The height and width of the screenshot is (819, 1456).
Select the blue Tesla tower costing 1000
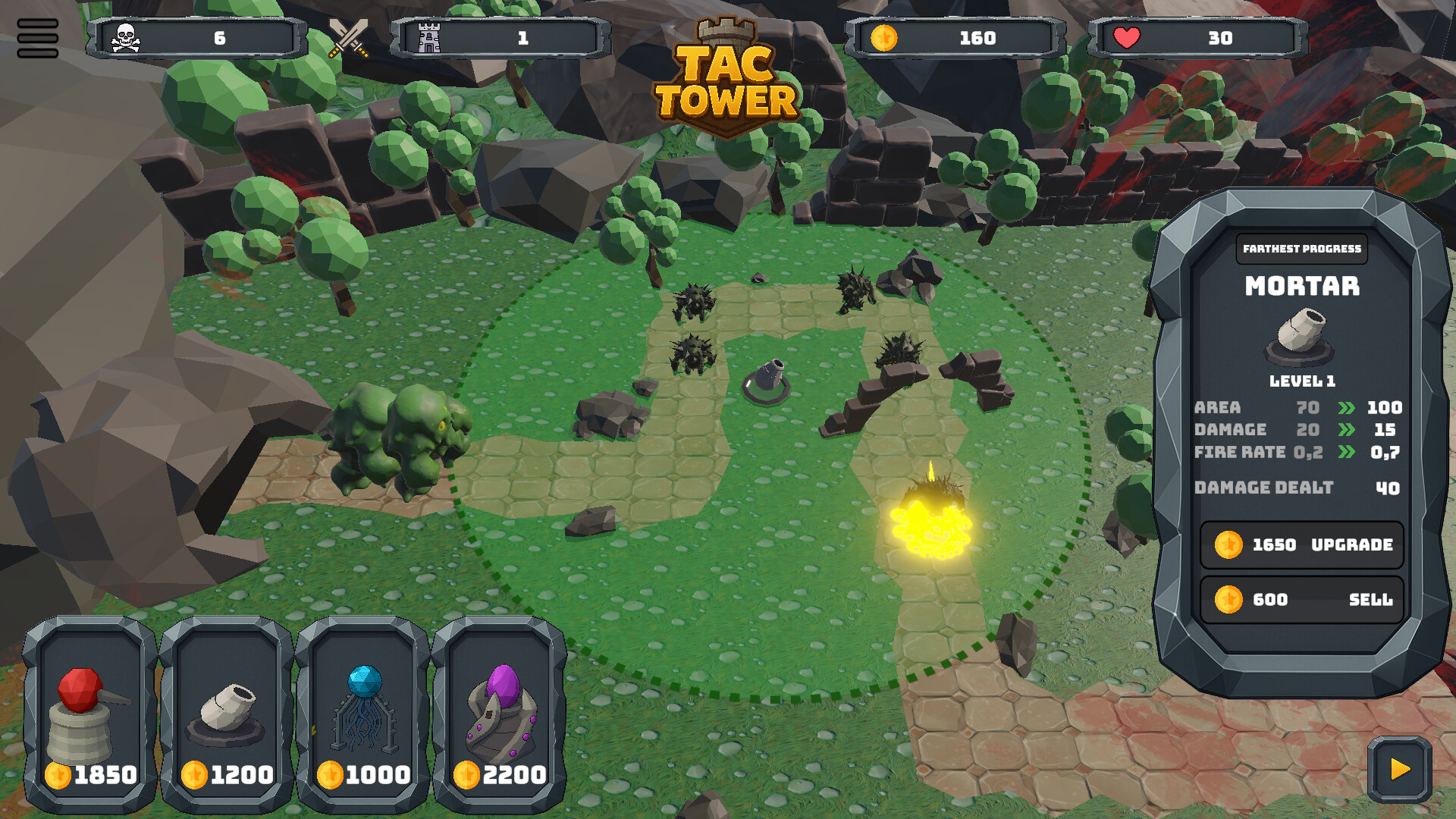pos(362,713)
